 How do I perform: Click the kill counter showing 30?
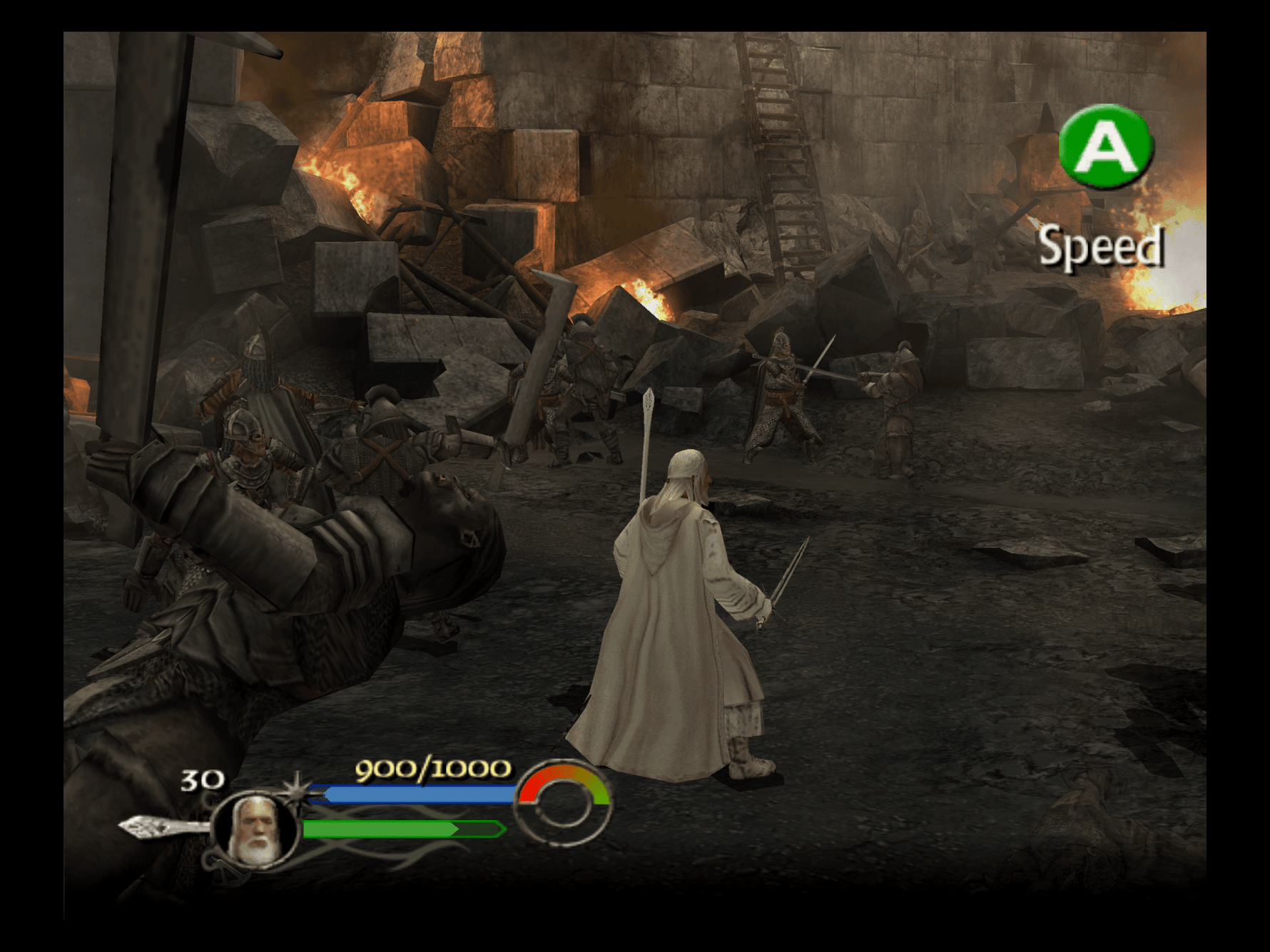pos(202,782)
